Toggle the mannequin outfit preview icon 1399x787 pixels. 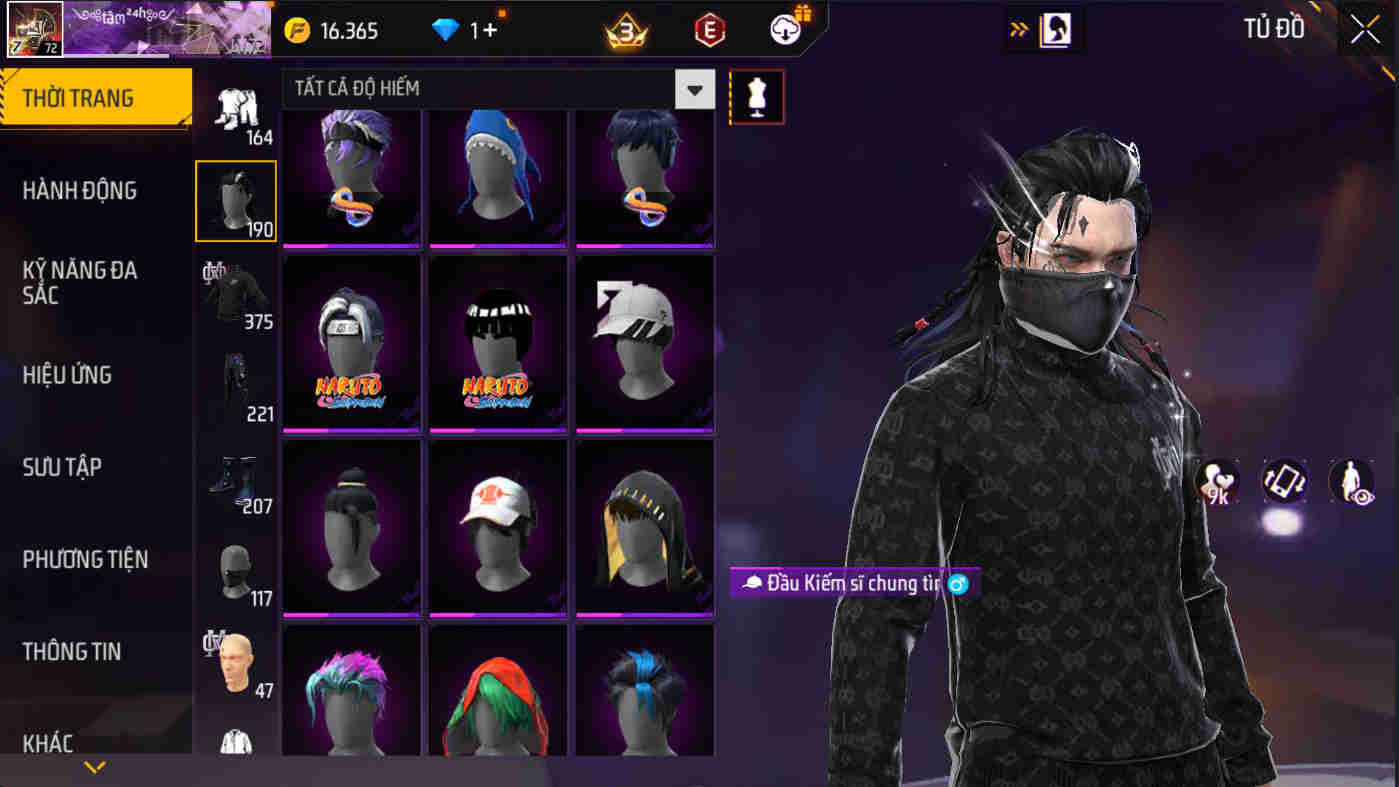point(756,97)
